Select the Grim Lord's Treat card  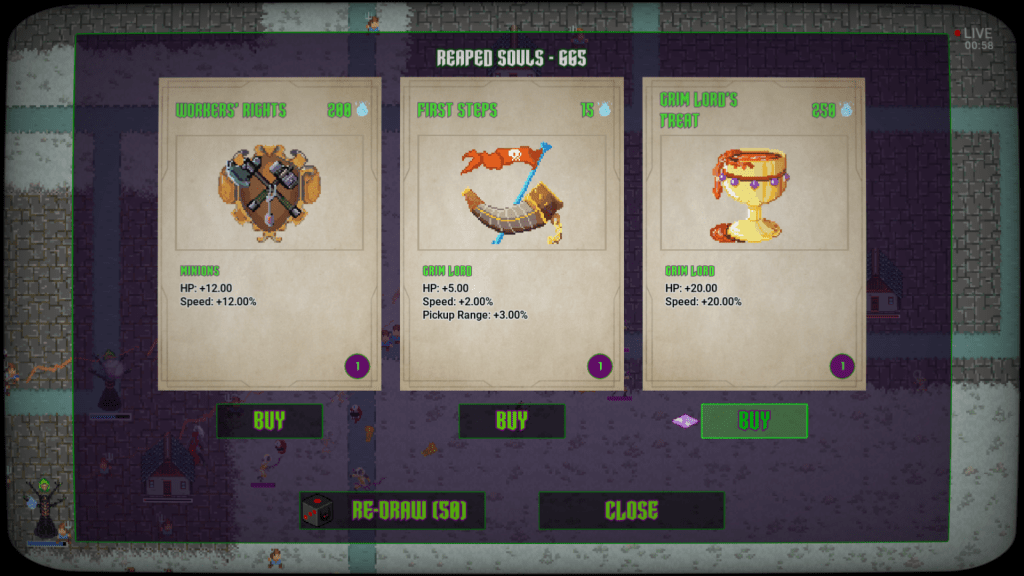(754, 235)
